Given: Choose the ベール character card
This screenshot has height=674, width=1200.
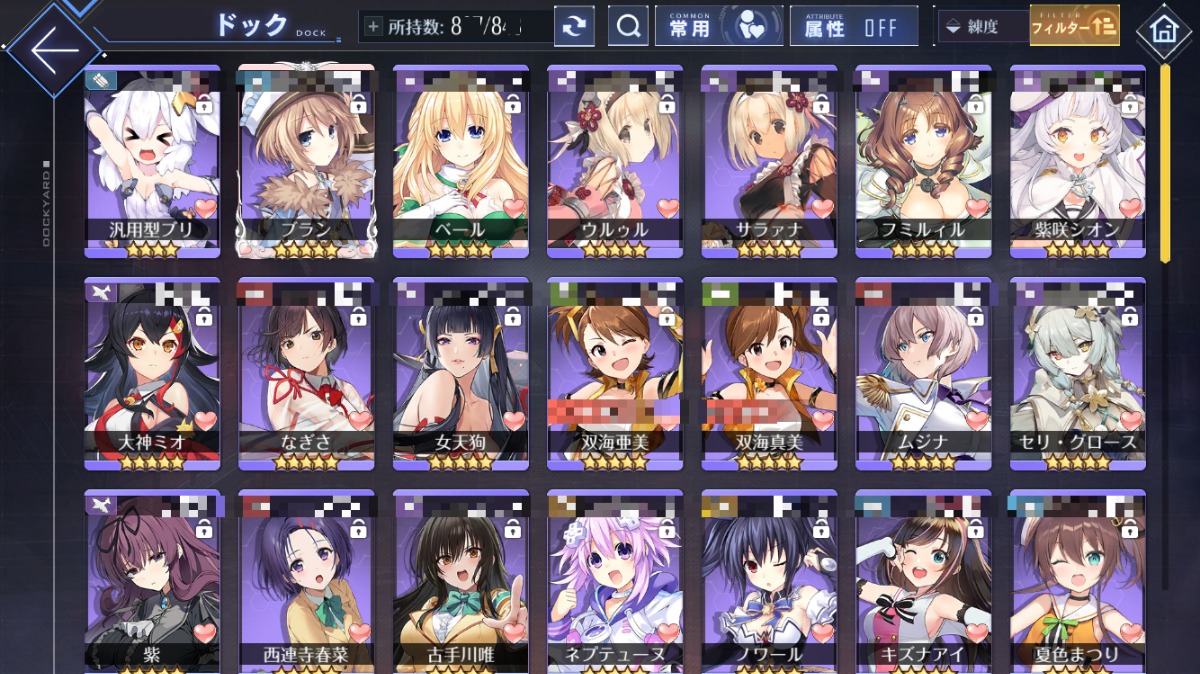Looking at the screenshot, I should tap(460, 160).
